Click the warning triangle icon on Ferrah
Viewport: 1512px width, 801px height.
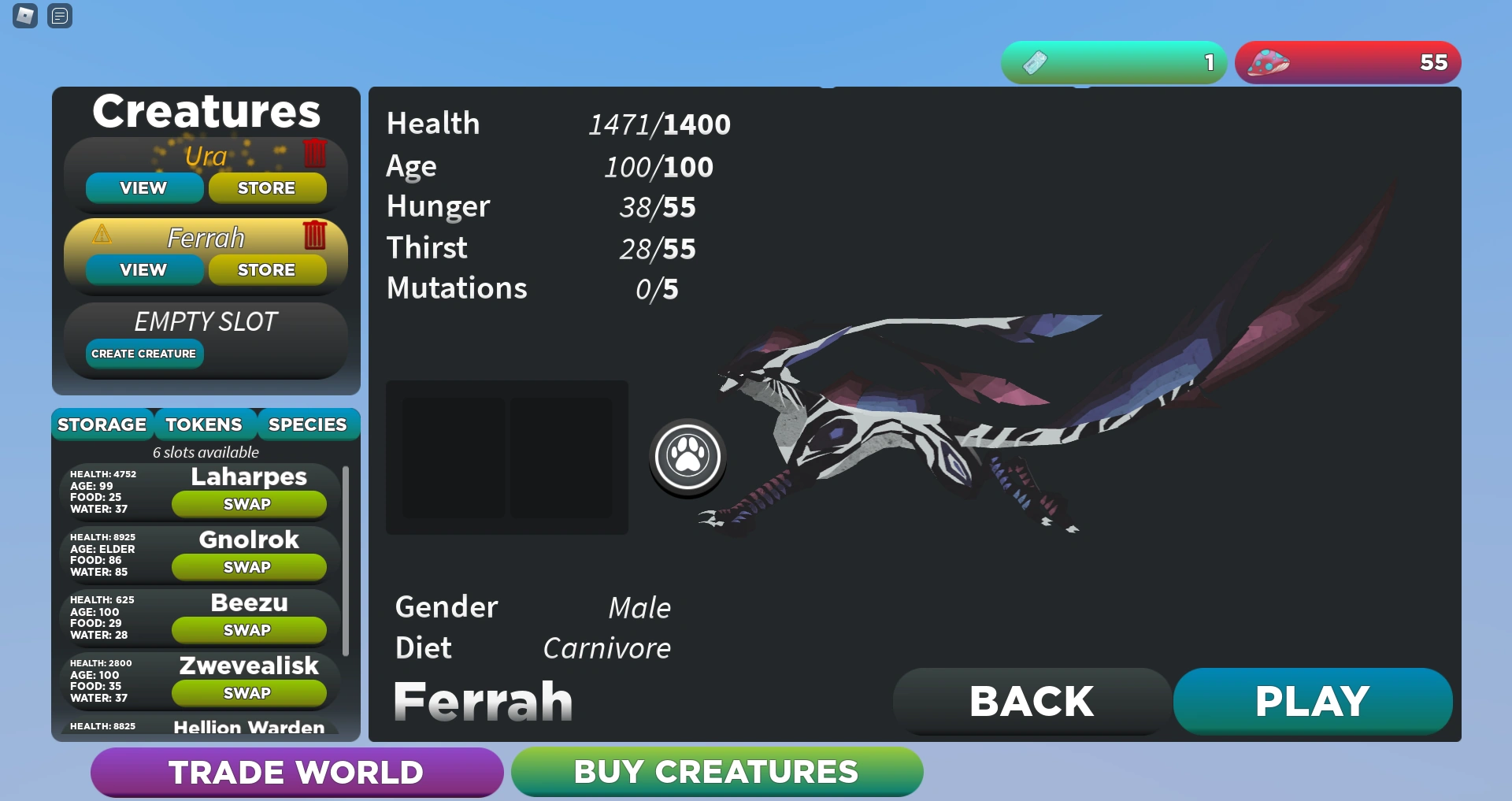(101, 235)
